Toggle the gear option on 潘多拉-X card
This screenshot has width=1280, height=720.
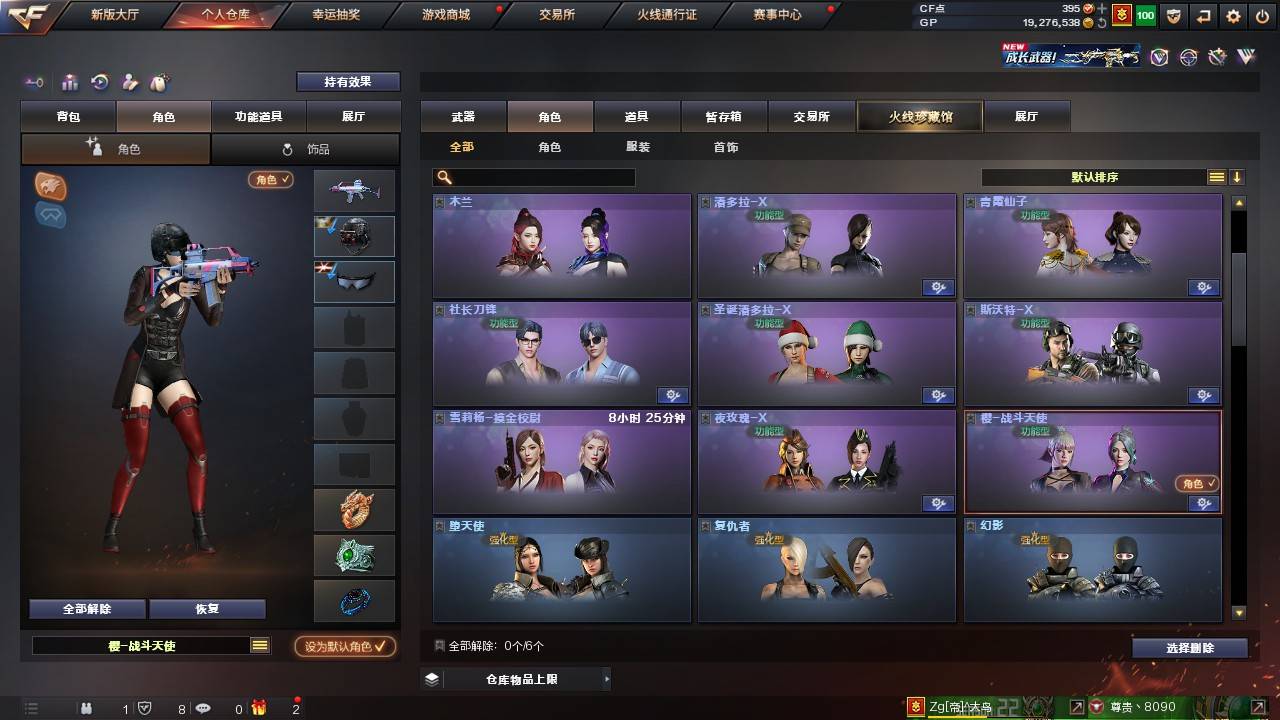938,287
